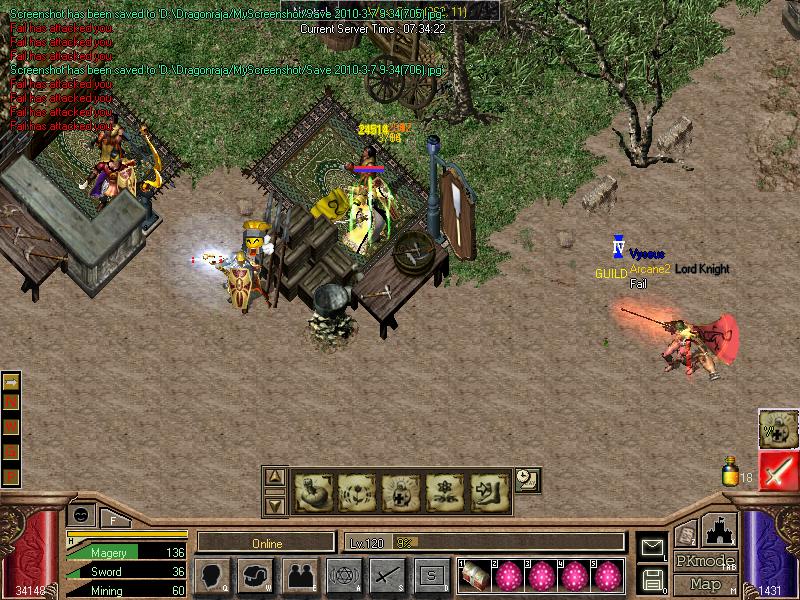
Task: Click the S skill button
Action: pyautogui.click(x=431, y=575)
